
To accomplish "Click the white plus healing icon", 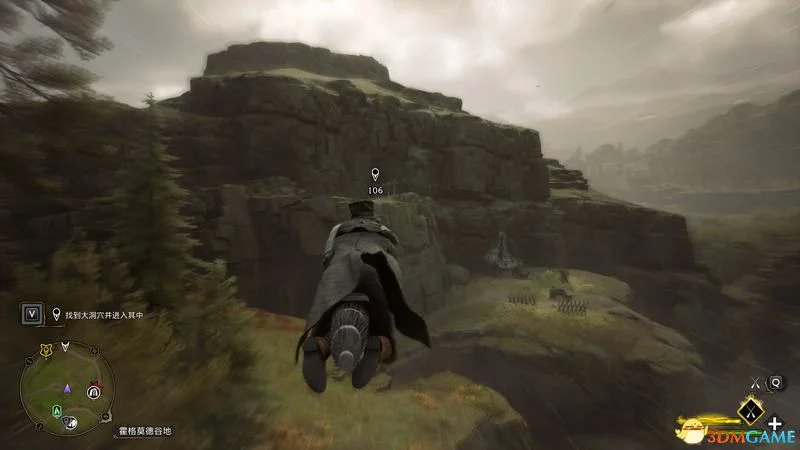I will click(x=775, y=424).
